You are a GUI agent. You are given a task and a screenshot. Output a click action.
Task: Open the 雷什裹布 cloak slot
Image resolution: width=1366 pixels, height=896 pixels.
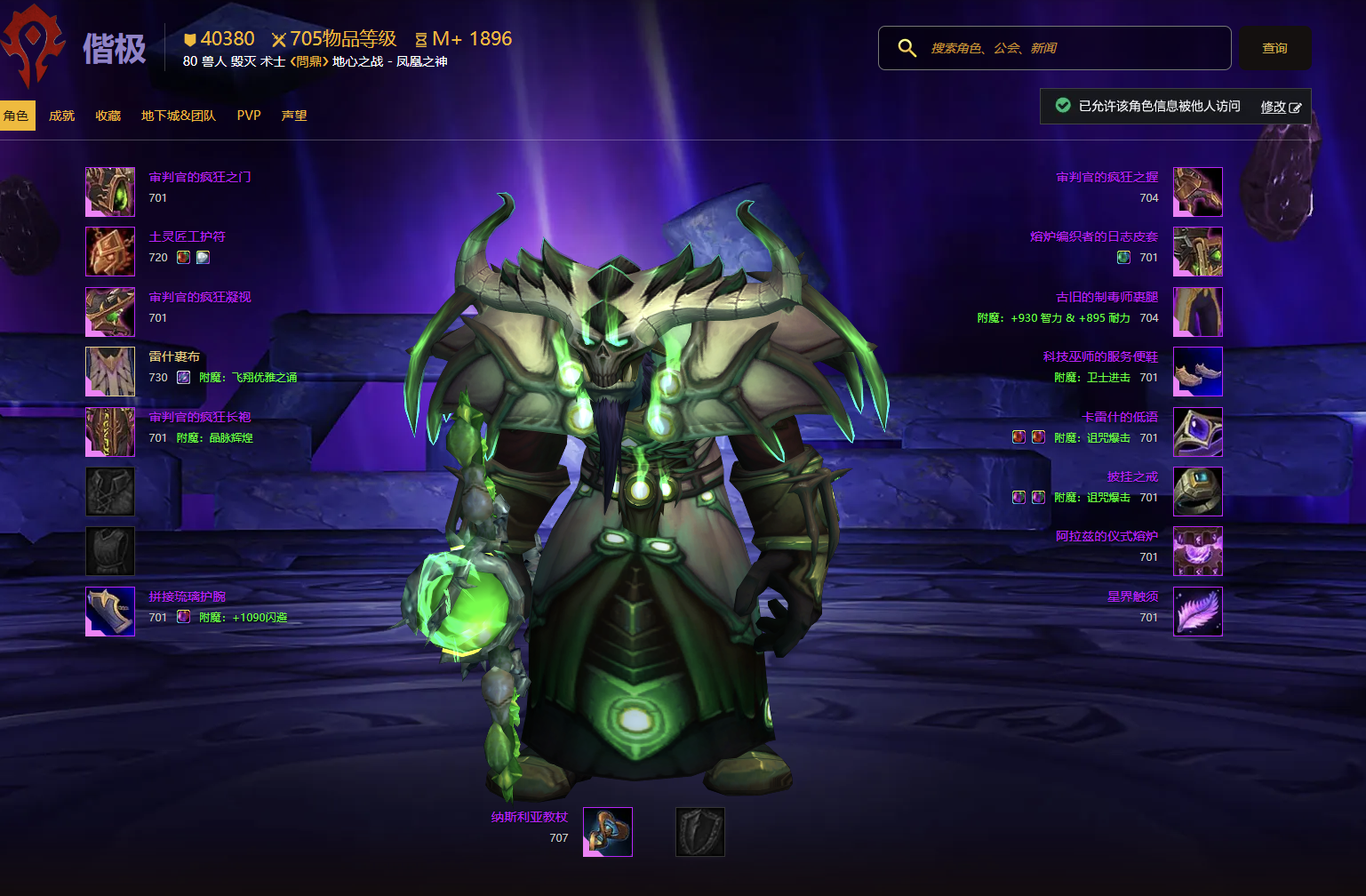click(x=110, y=372)
